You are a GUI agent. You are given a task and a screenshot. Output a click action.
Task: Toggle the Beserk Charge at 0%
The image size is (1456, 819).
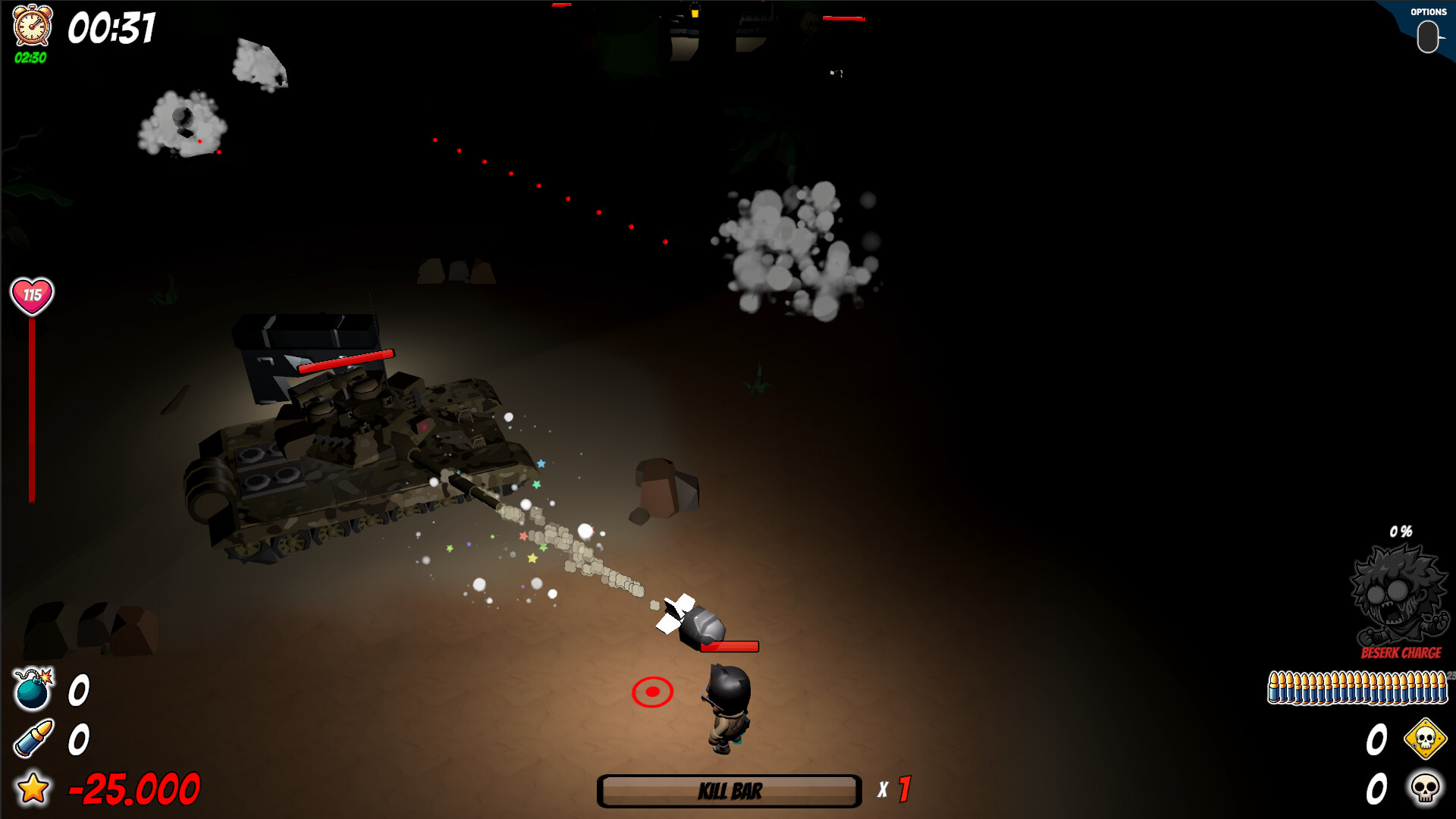pos(1399,531)
